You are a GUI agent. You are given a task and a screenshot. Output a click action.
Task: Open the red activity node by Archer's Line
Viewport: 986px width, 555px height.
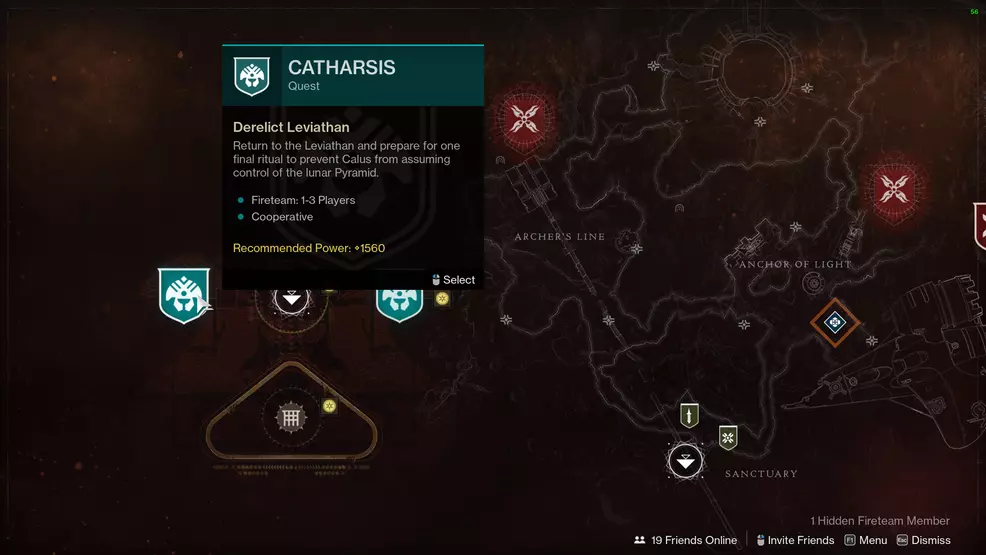[524, 121]
